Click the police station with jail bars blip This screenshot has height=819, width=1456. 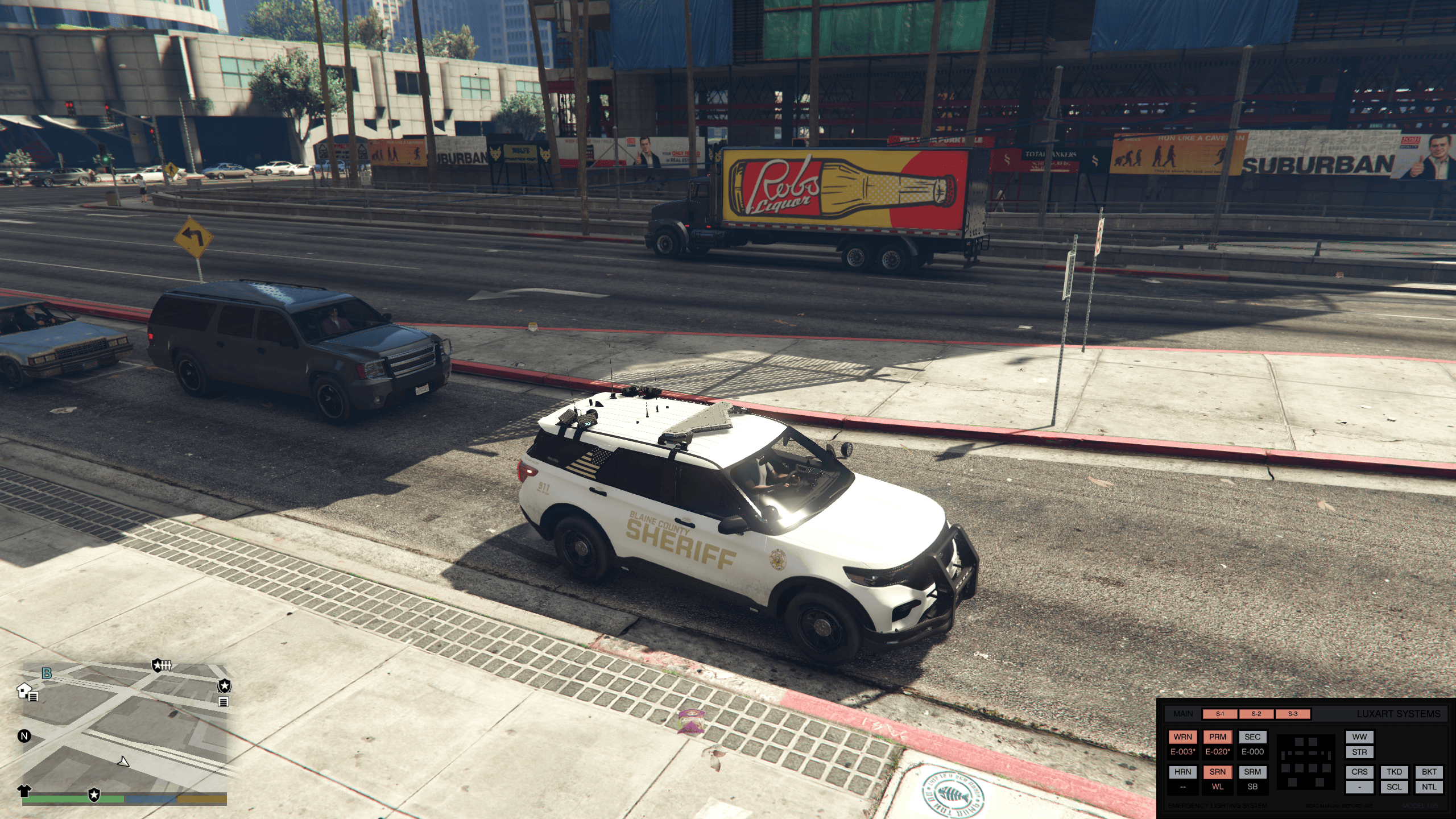[162, 665]
